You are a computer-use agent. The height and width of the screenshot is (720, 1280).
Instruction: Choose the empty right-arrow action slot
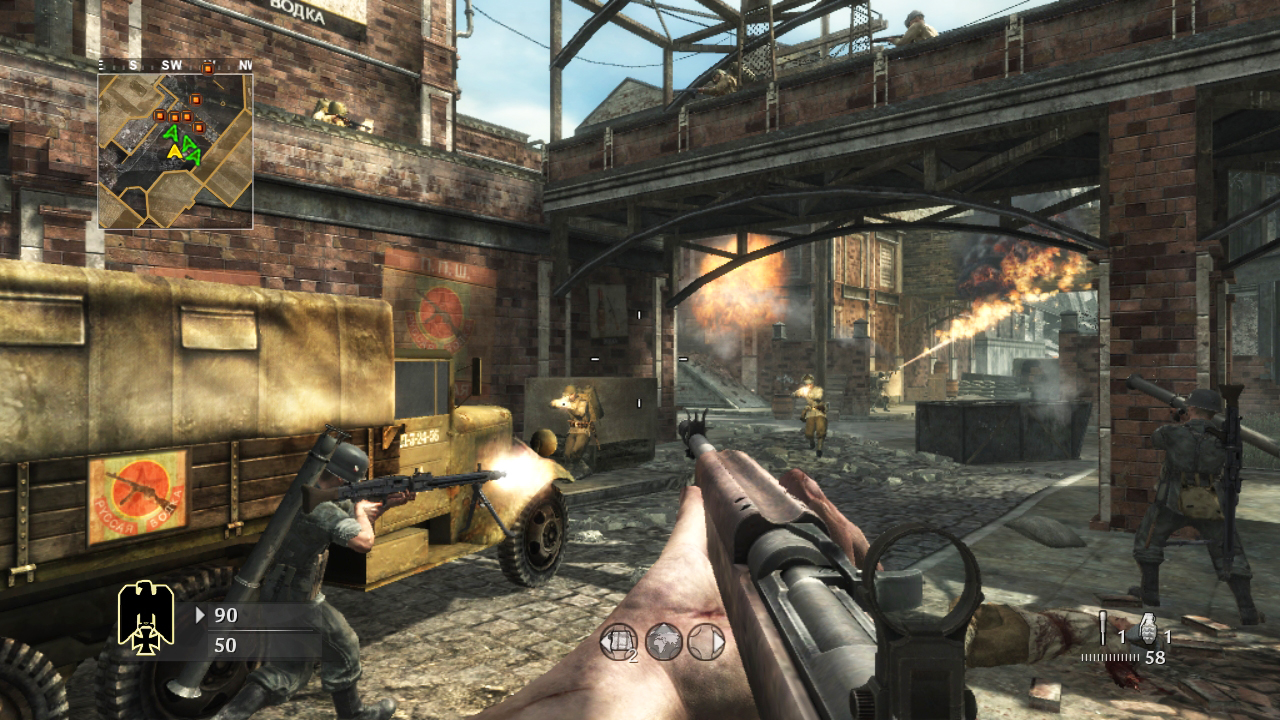coord(707,642)
